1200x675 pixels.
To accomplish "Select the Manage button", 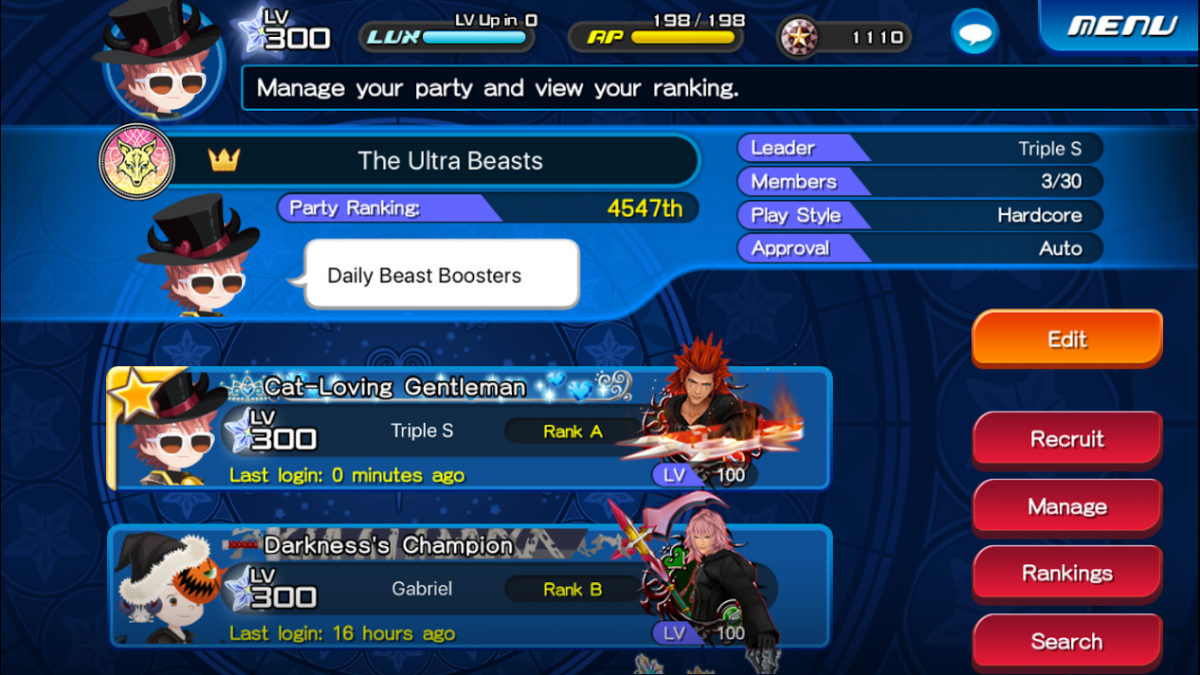I will (1067, 507).
